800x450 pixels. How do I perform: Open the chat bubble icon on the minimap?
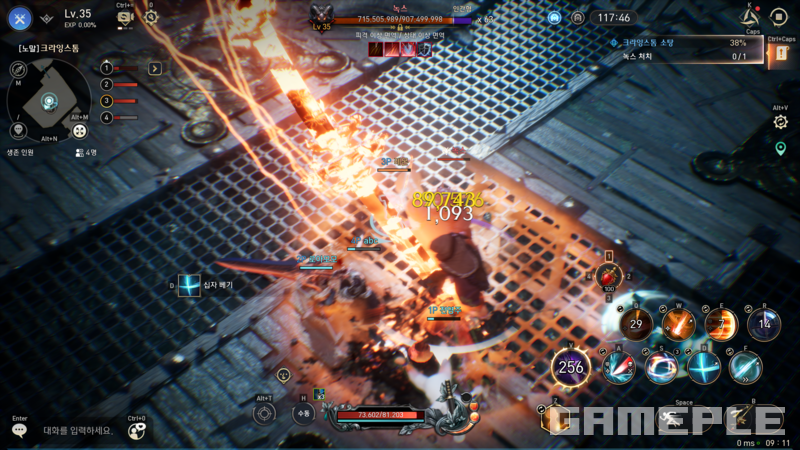tap(18, 130)
